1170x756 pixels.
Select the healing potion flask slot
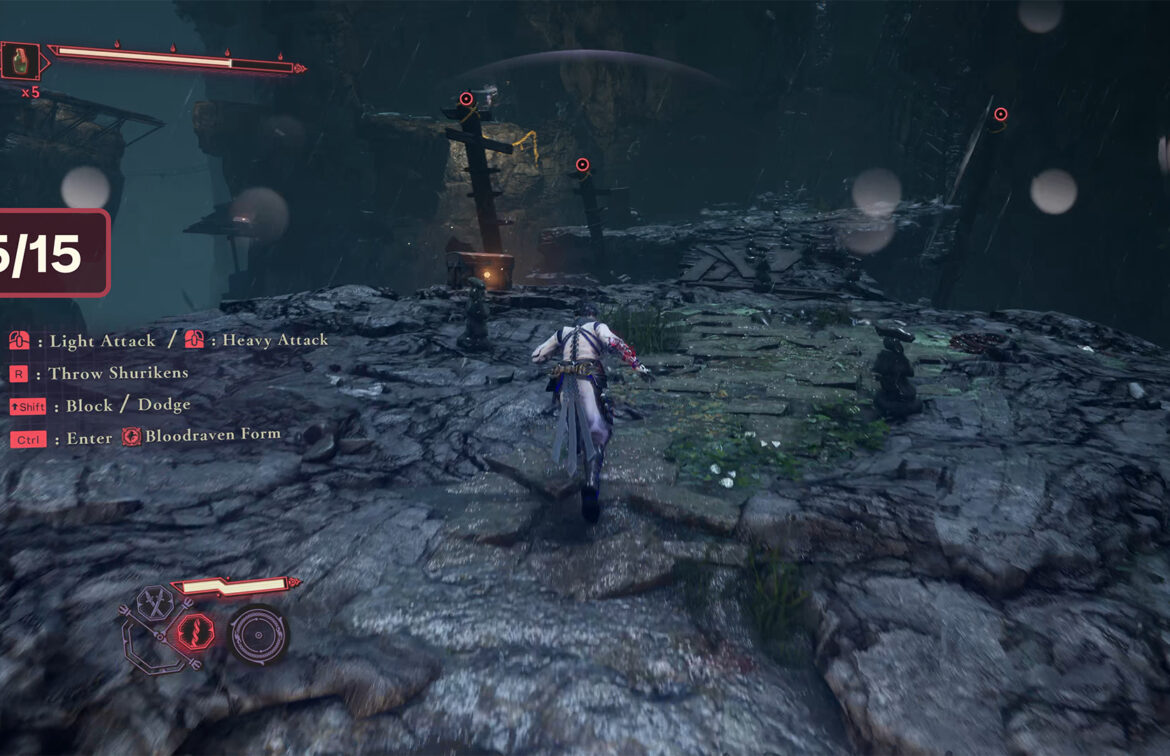point(19,61)
